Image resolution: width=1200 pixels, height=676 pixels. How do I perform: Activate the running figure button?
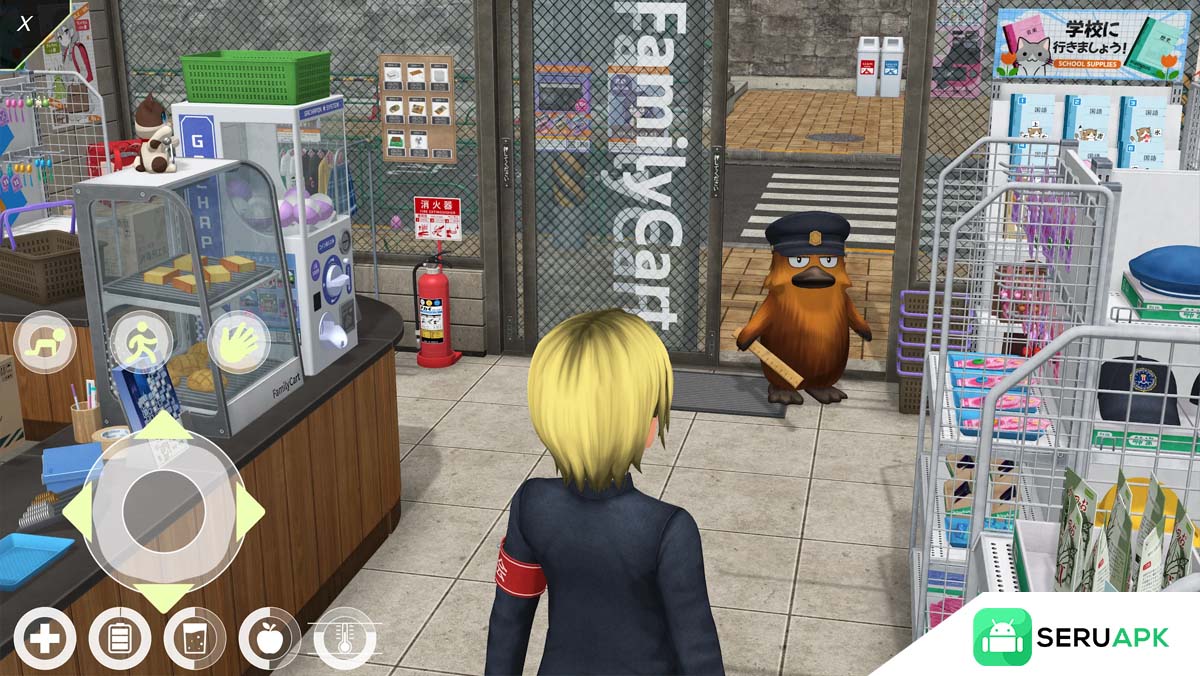pyautogui.click(x=140, y=342)
